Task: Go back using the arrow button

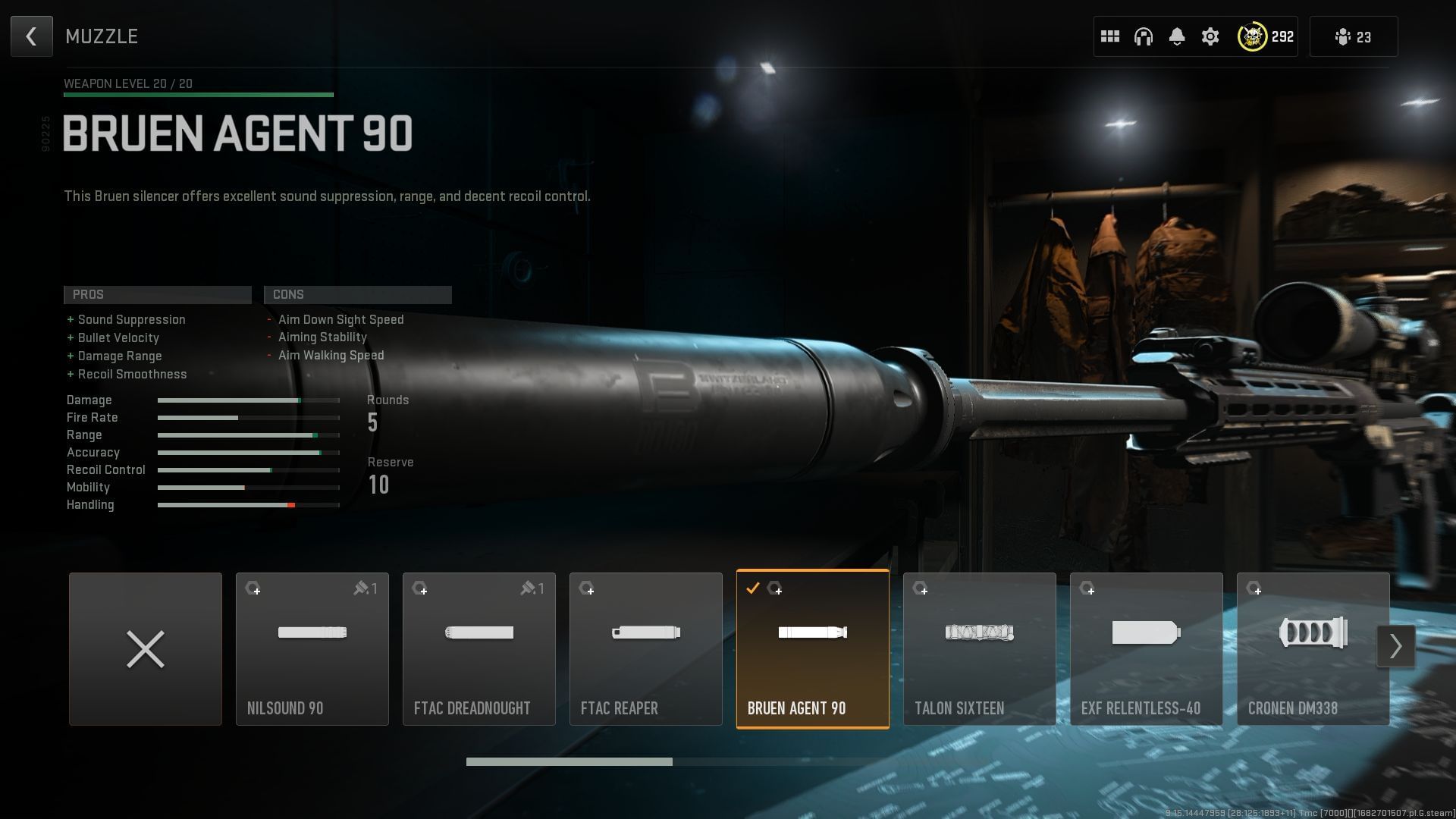Action: [31, 36]
